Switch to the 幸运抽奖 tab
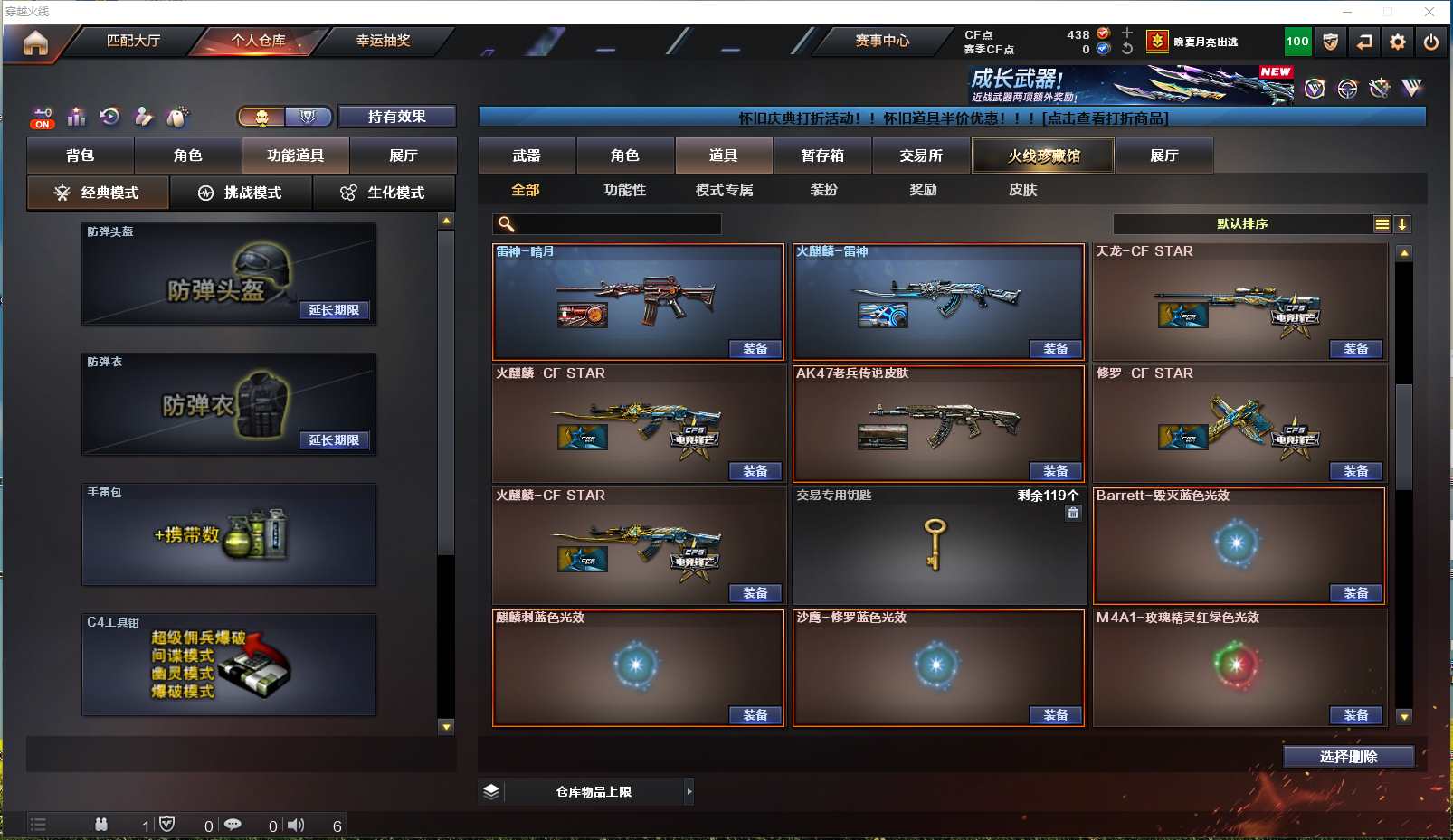Screen dimensions: 1453x840 pos(383,41)
